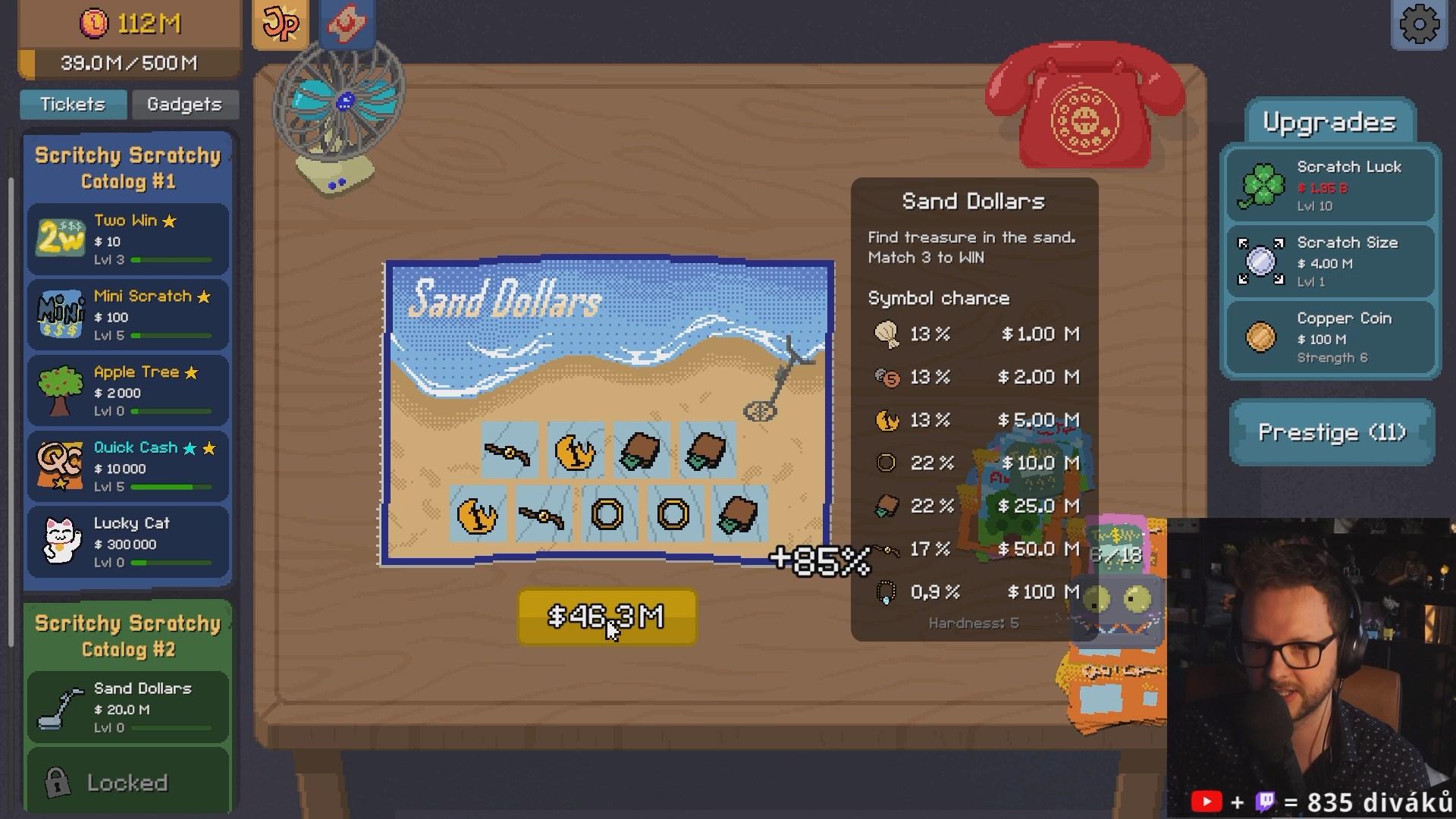Collect the $46.3 M winnings

pyautogui.click(x=607, y=617)
